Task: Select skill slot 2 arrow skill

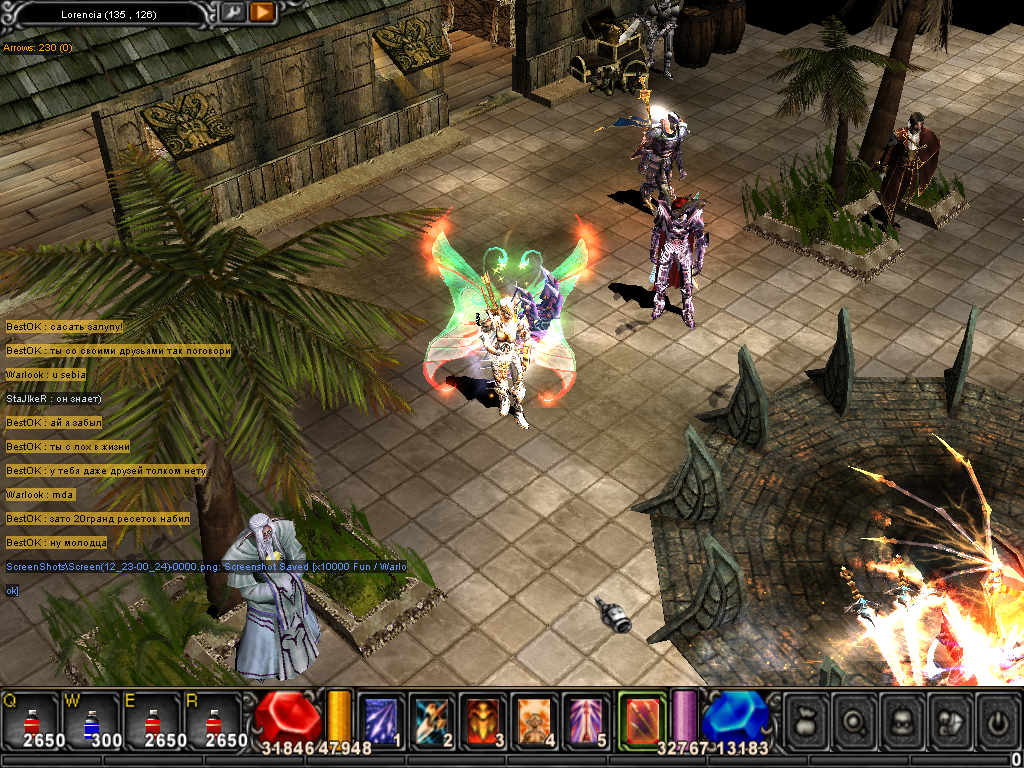Action: click(x=432, y=719)
